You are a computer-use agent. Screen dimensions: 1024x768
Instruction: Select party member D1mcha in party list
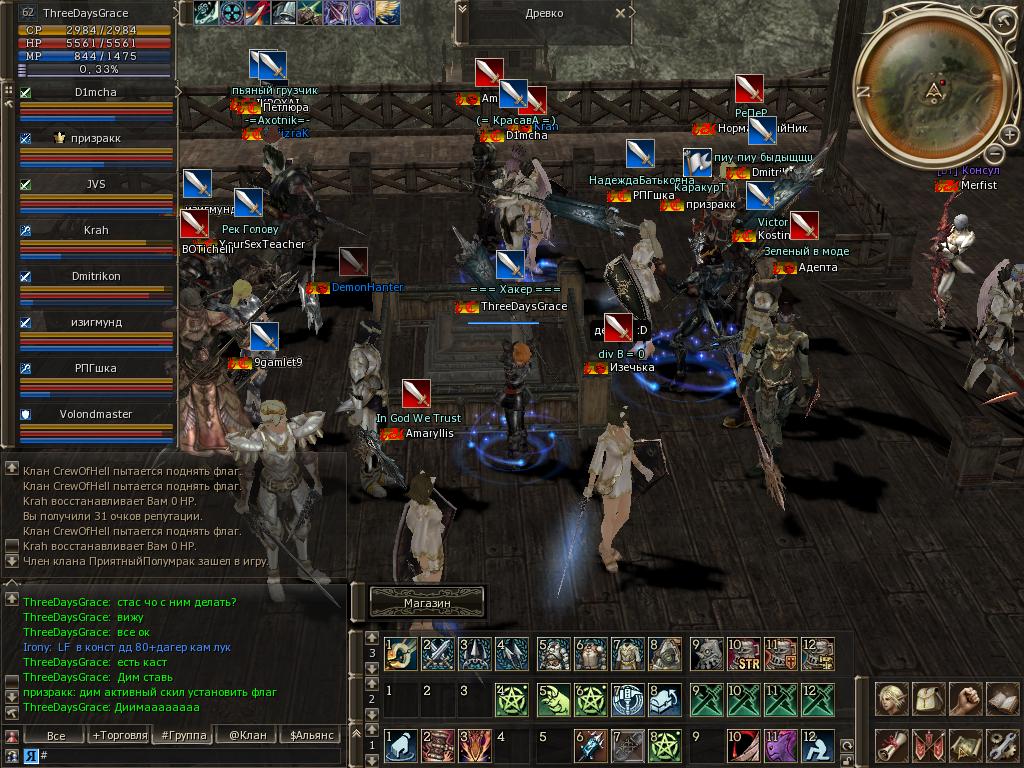click(x=96, y=92)
